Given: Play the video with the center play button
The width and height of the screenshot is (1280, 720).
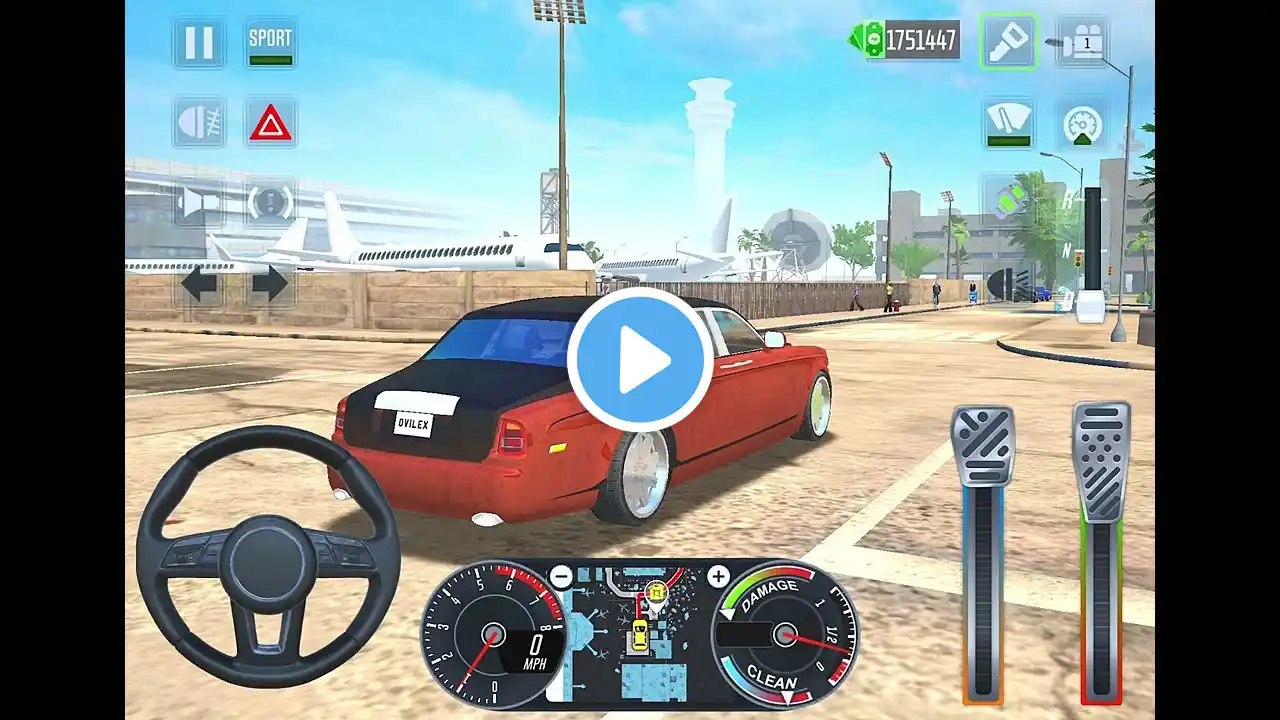Looking at the screenshot, I should (x=640, y=361).
